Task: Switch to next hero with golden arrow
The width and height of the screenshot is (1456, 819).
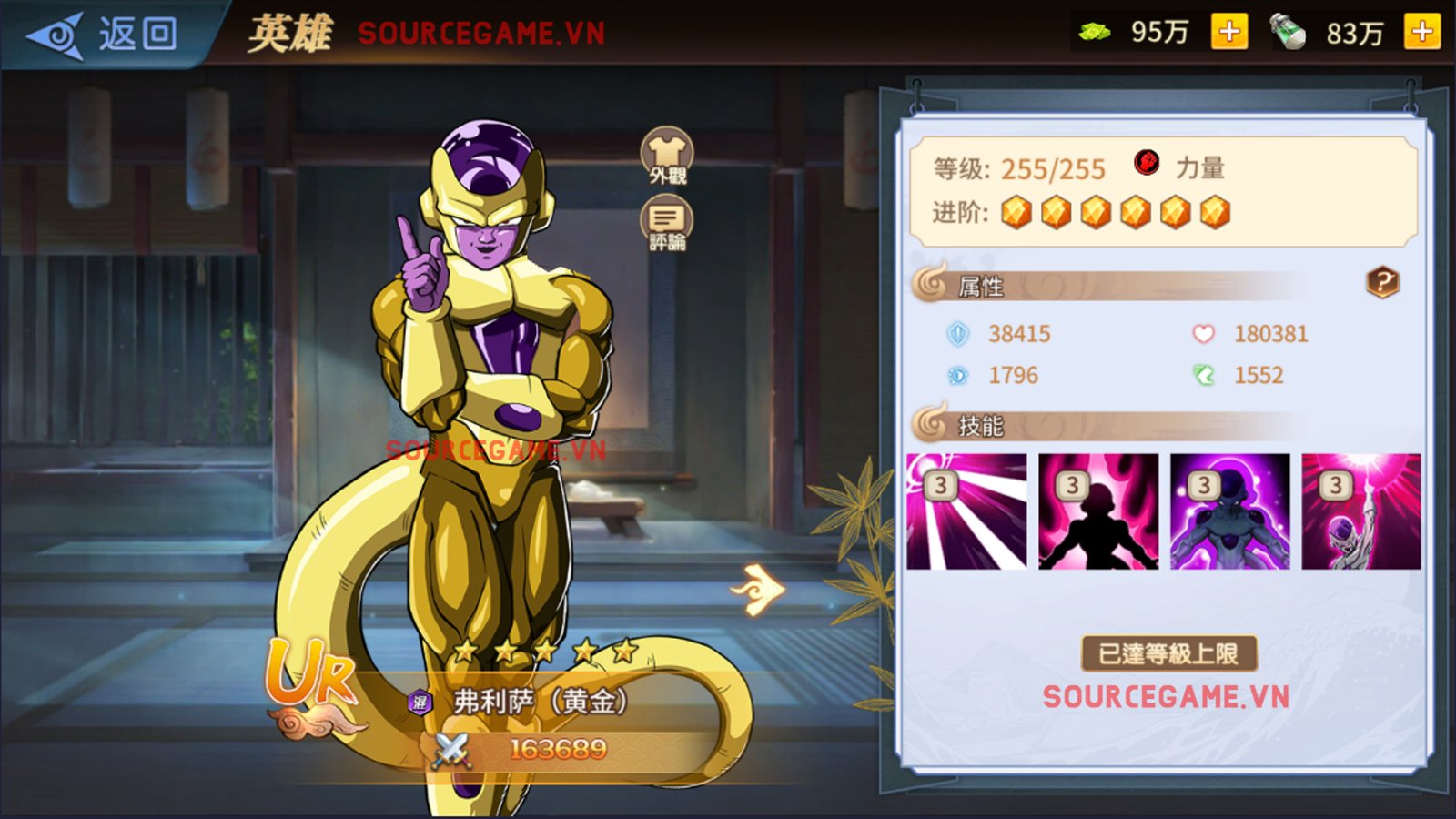Action: point(759,590)
